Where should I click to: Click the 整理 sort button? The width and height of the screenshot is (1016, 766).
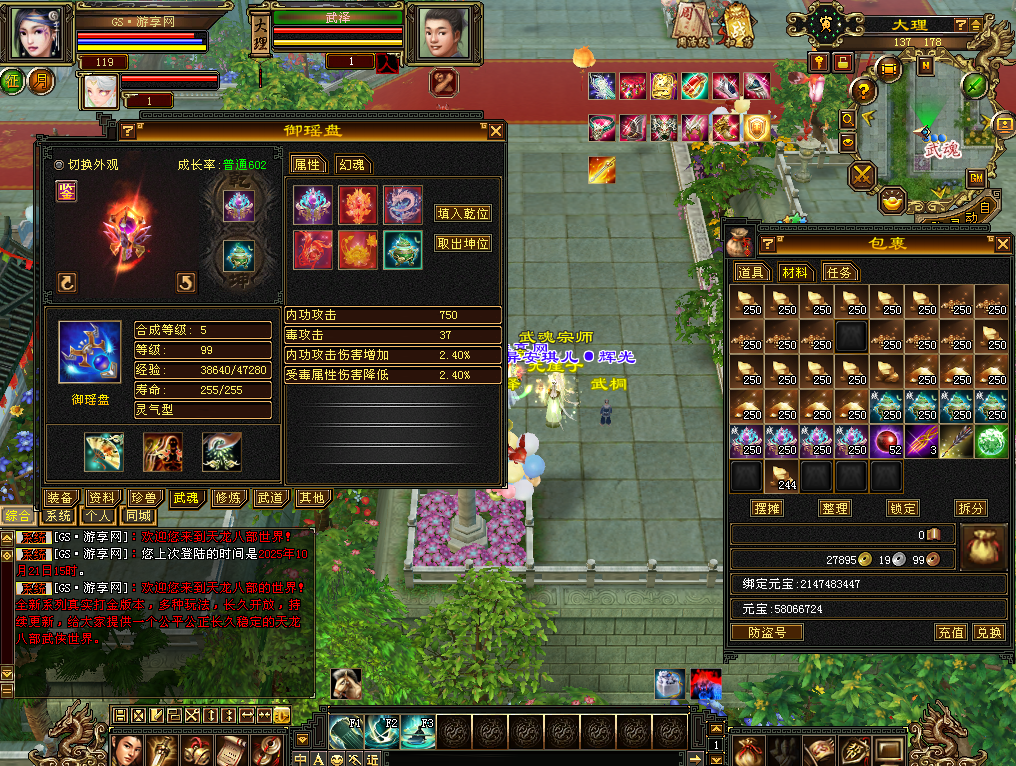tap(834, 508)
